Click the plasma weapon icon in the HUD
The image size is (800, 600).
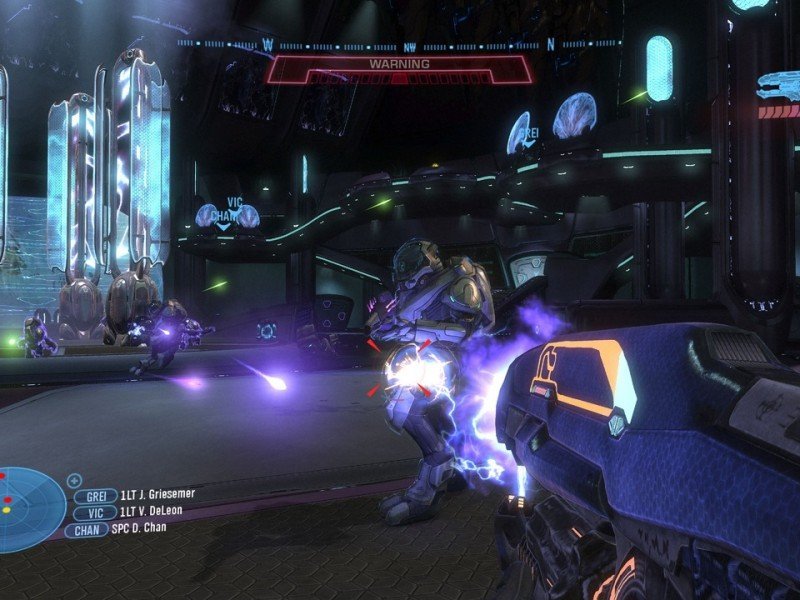778,86
